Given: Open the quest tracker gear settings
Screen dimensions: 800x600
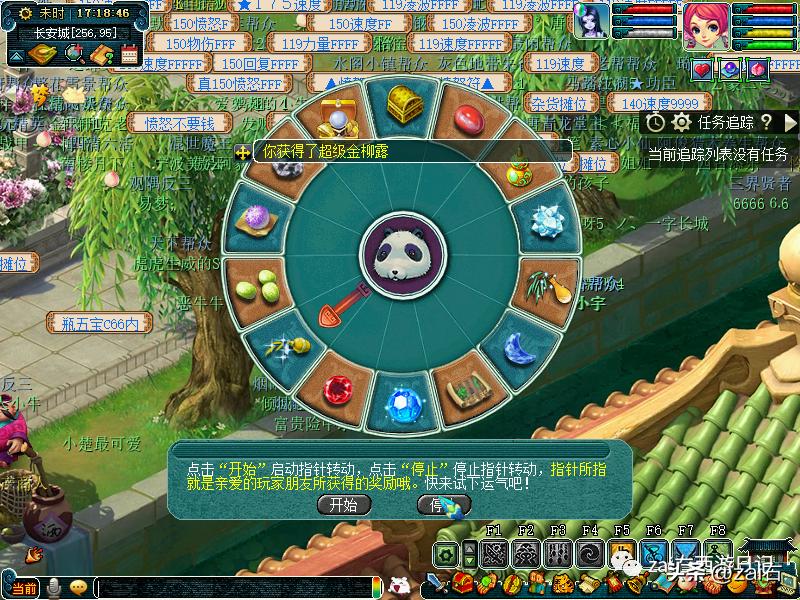Looking at the screenshot, I should coord(682,122).
